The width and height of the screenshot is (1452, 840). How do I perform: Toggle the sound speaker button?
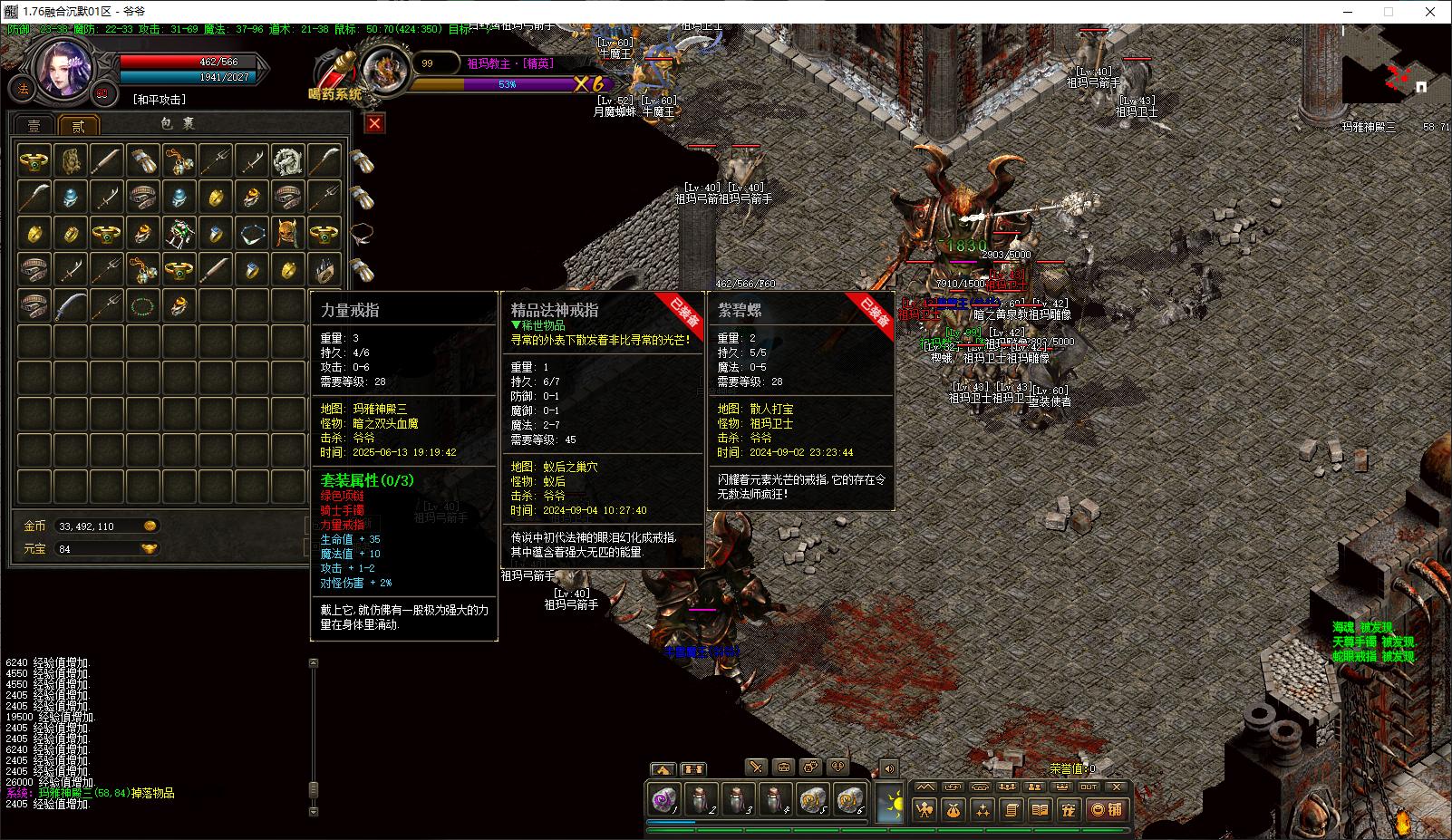tap(888, 768)
